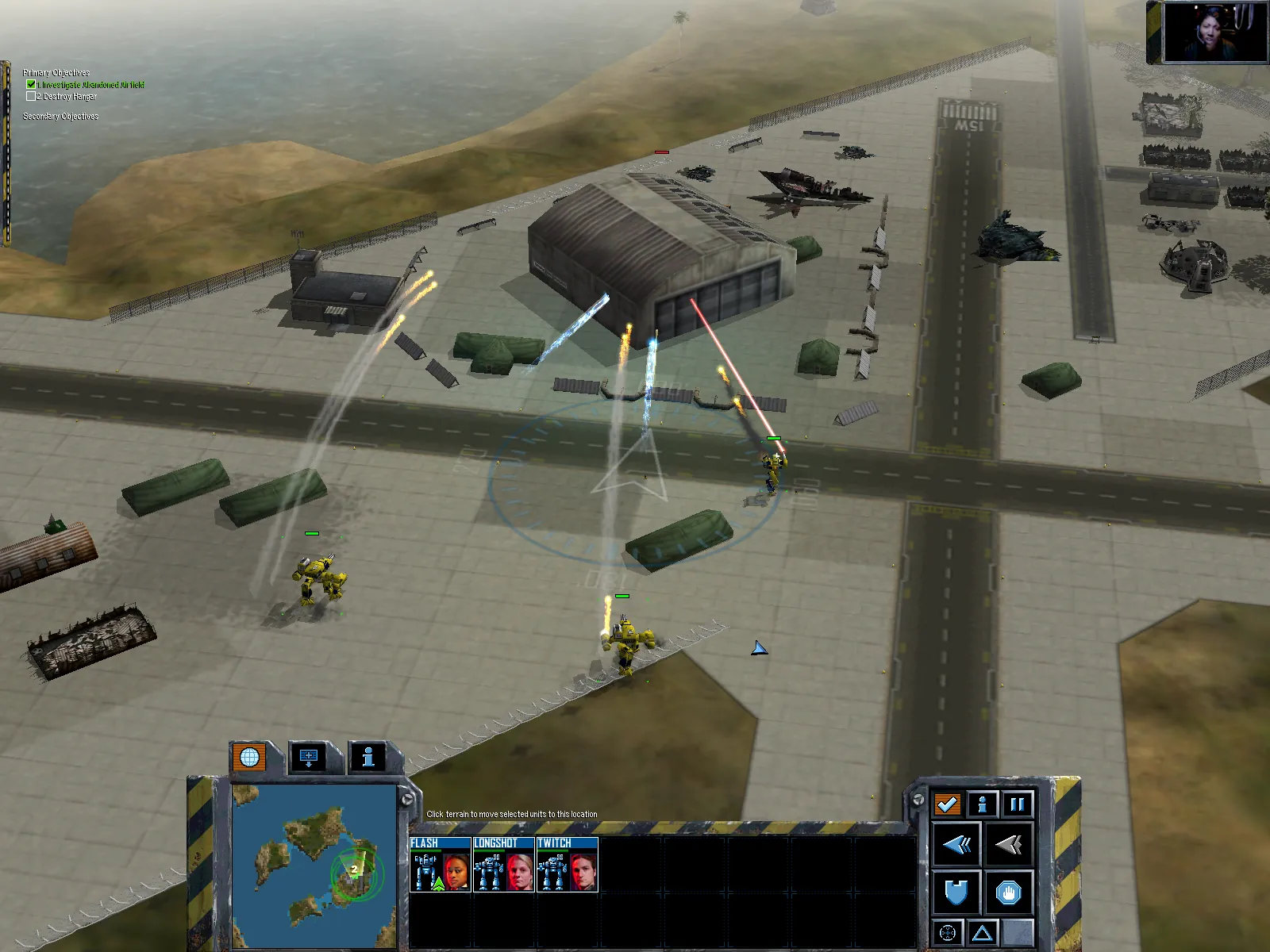This screenshot has height=952, width=1270.
Task: Click the blue triangle command button
Action: point(983,933)
